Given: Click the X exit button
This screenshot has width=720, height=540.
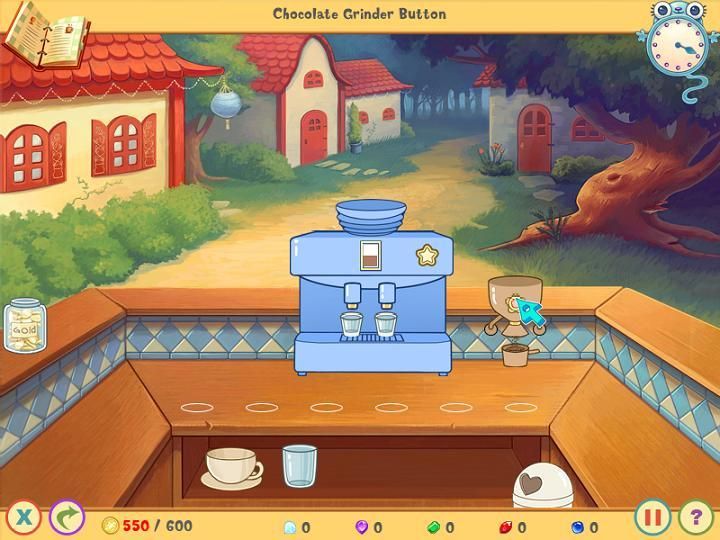Looking at the screenshot, I should coord(24,517).
